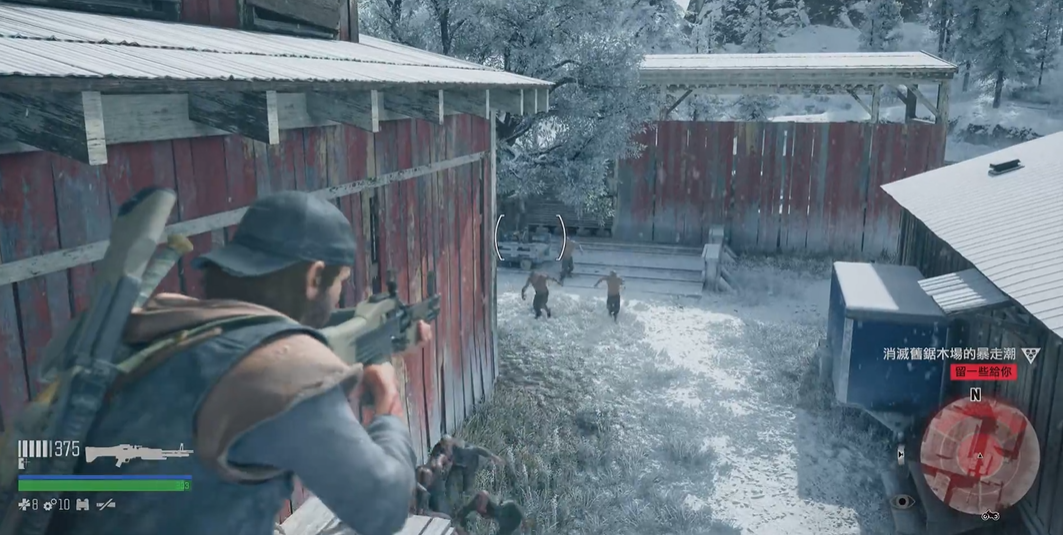Click the circular minimap
1063x535 pixels.
[x=979, y=456]
